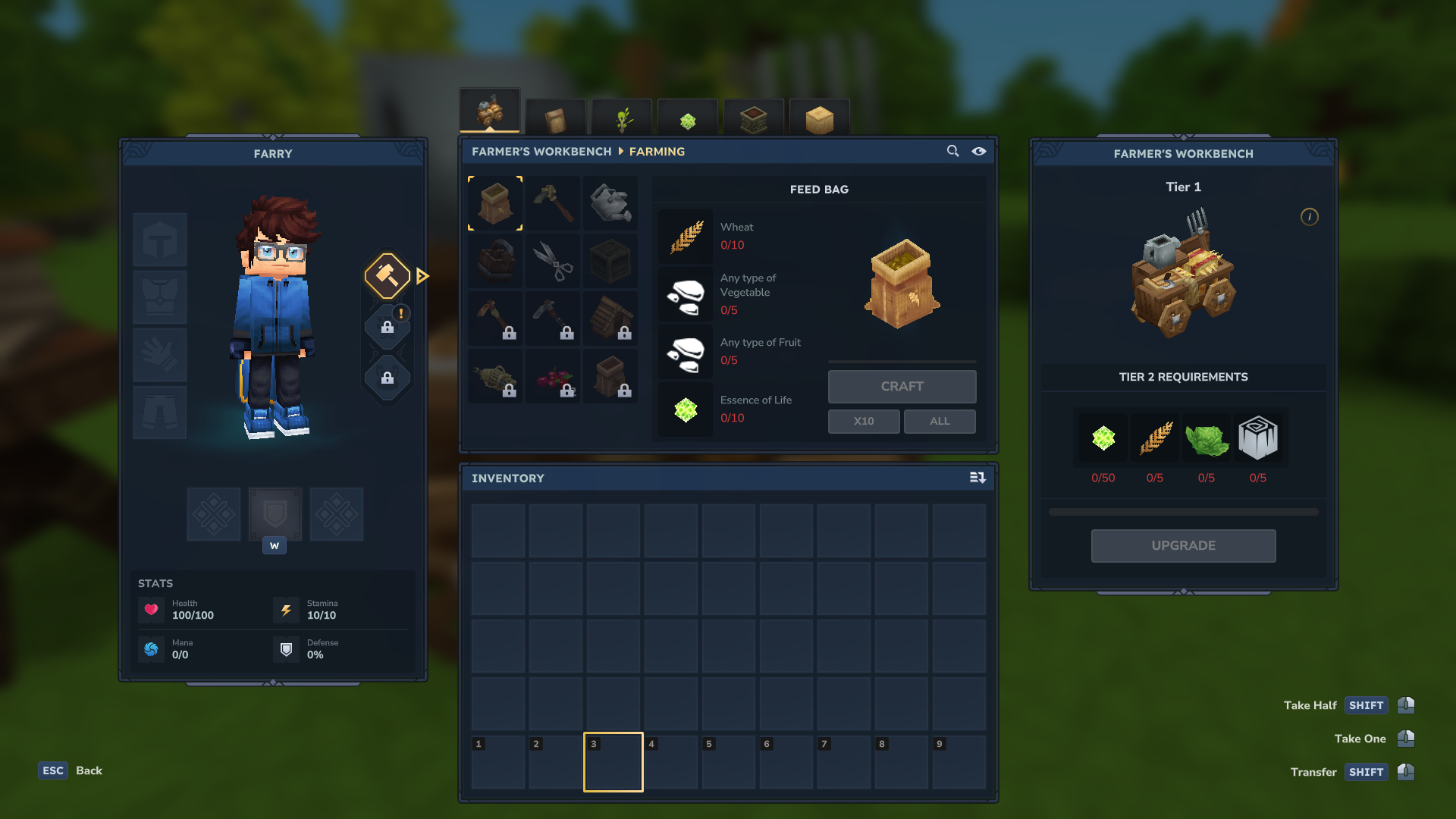Select the dark wooden crate recipe
1456x819 pixels.
tap(610, 261)
